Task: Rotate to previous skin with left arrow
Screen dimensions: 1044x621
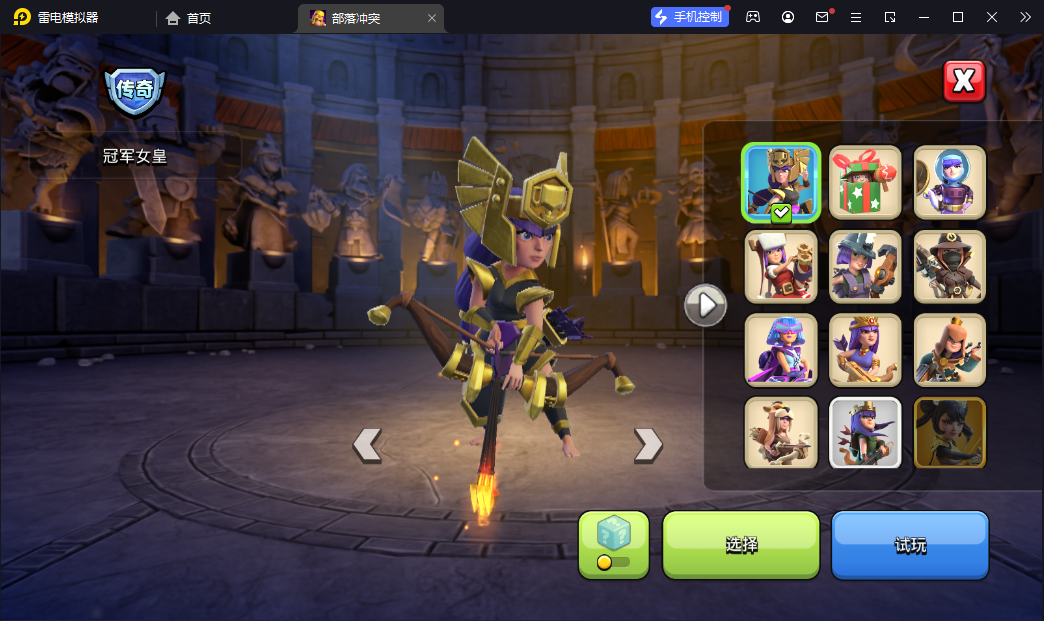Action: click(367, 445)
